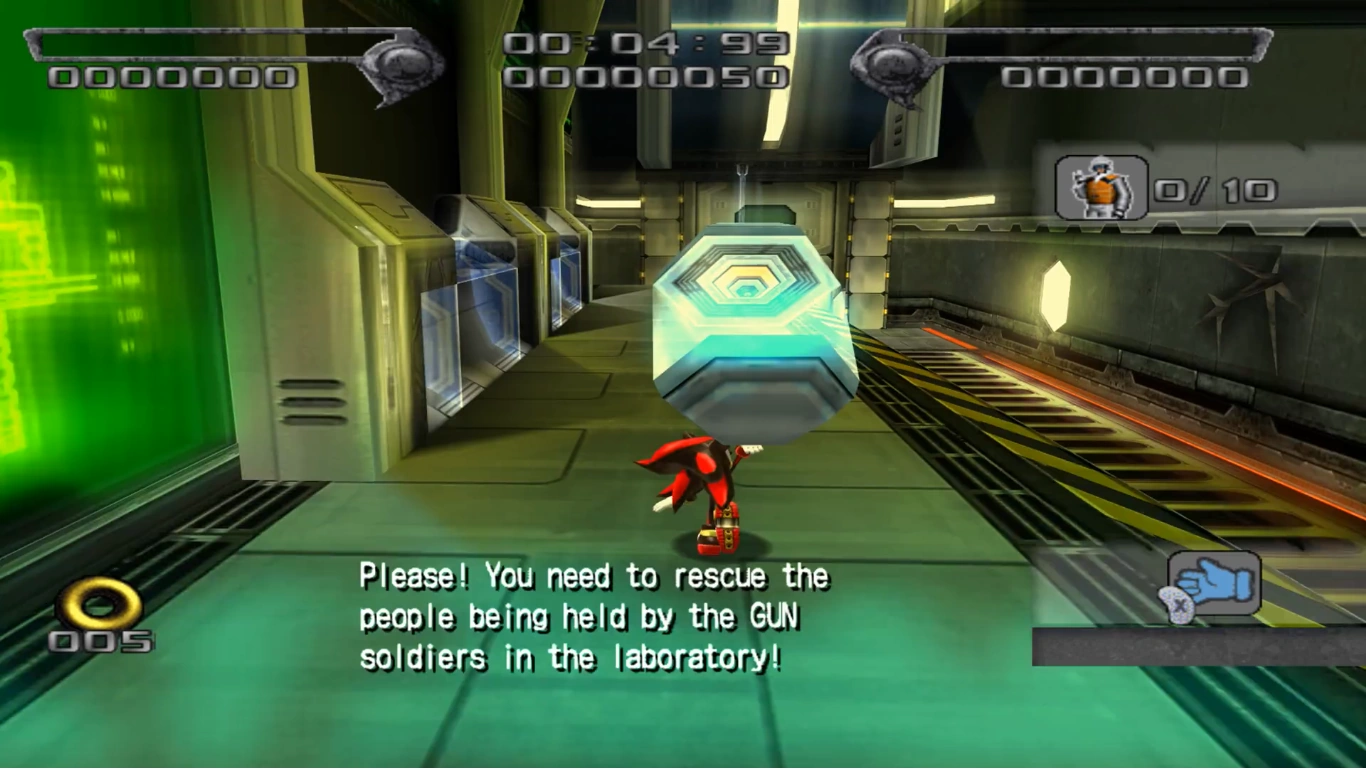Screen dimensions: 1366x769
Task: Click the rescued researcher objective icon
Action: click(x=1101, y=187)
